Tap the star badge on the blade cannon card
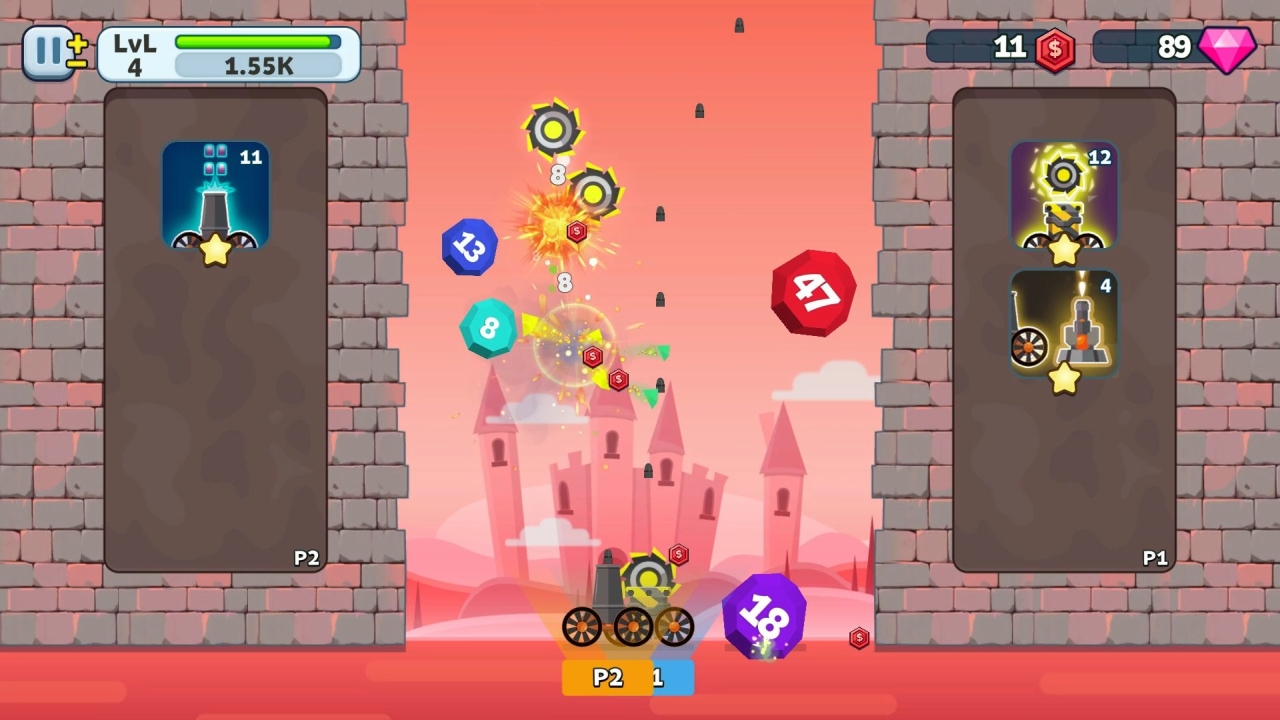1280x720 pixels. coord(1063,250)
